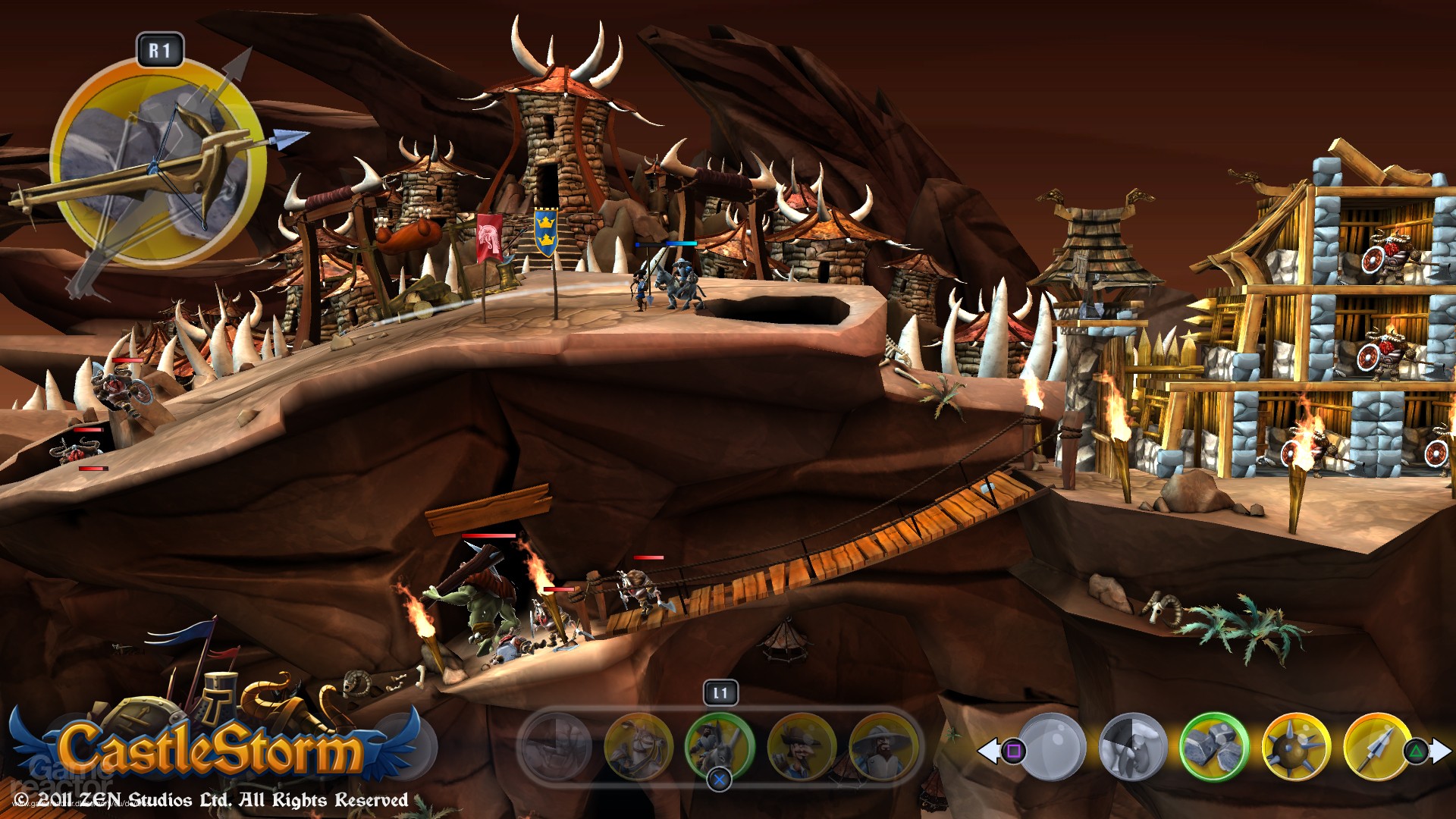The image size is (1456, 819).
Task: Deploy the musketeer with feathered hat
Action: [x=802, y=746]
